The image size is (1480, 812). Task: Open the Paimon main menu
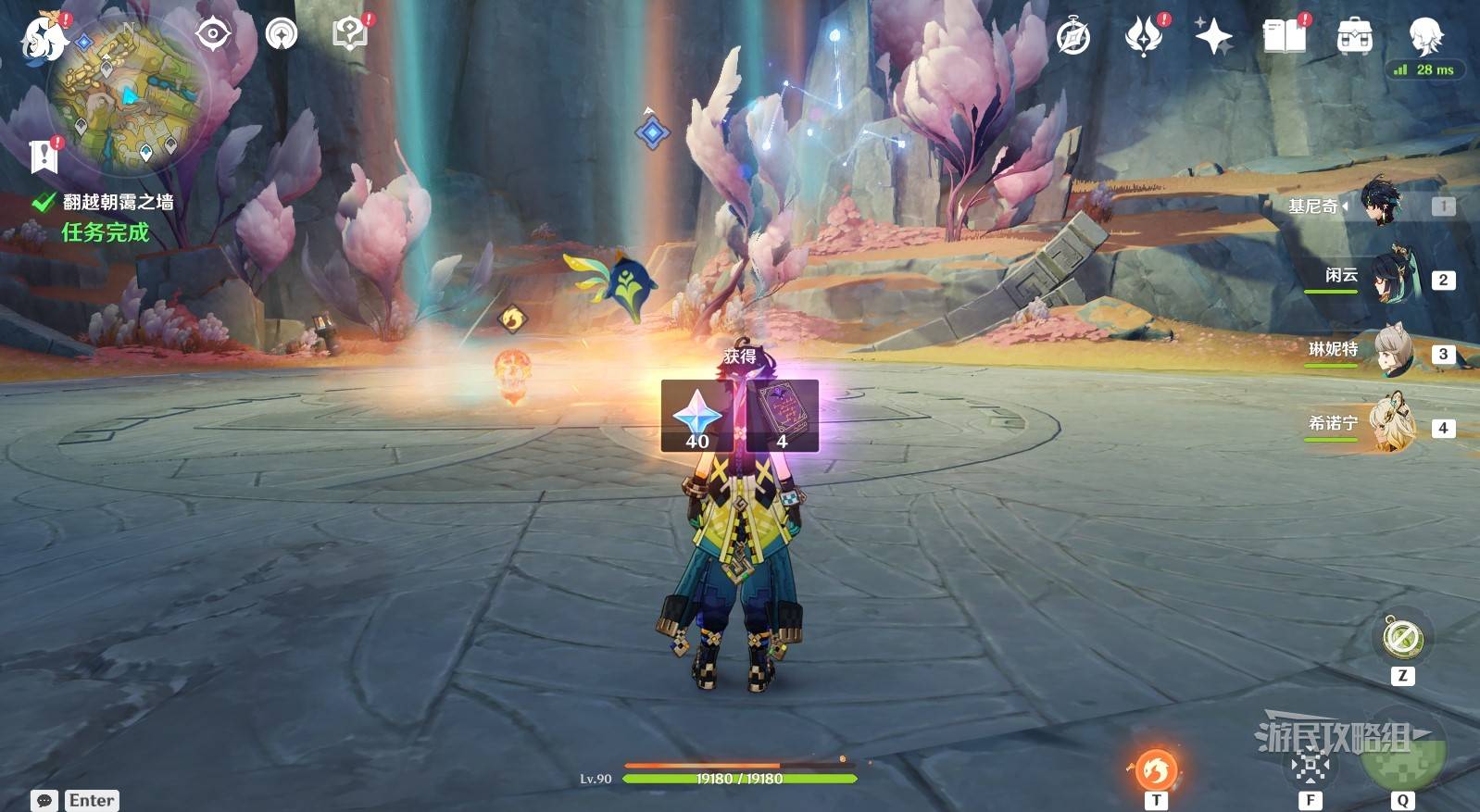43,39
